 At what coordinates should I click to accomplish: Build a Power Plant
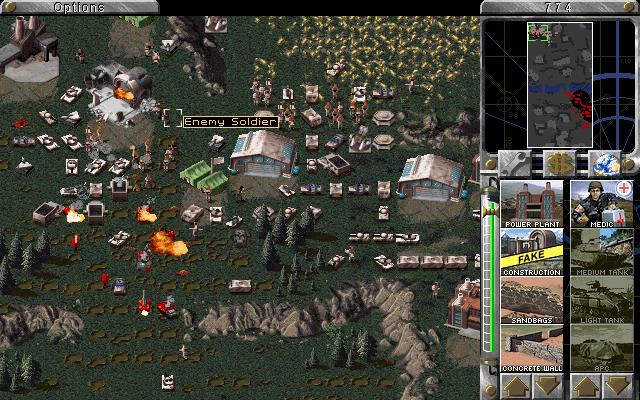(530, 203)
